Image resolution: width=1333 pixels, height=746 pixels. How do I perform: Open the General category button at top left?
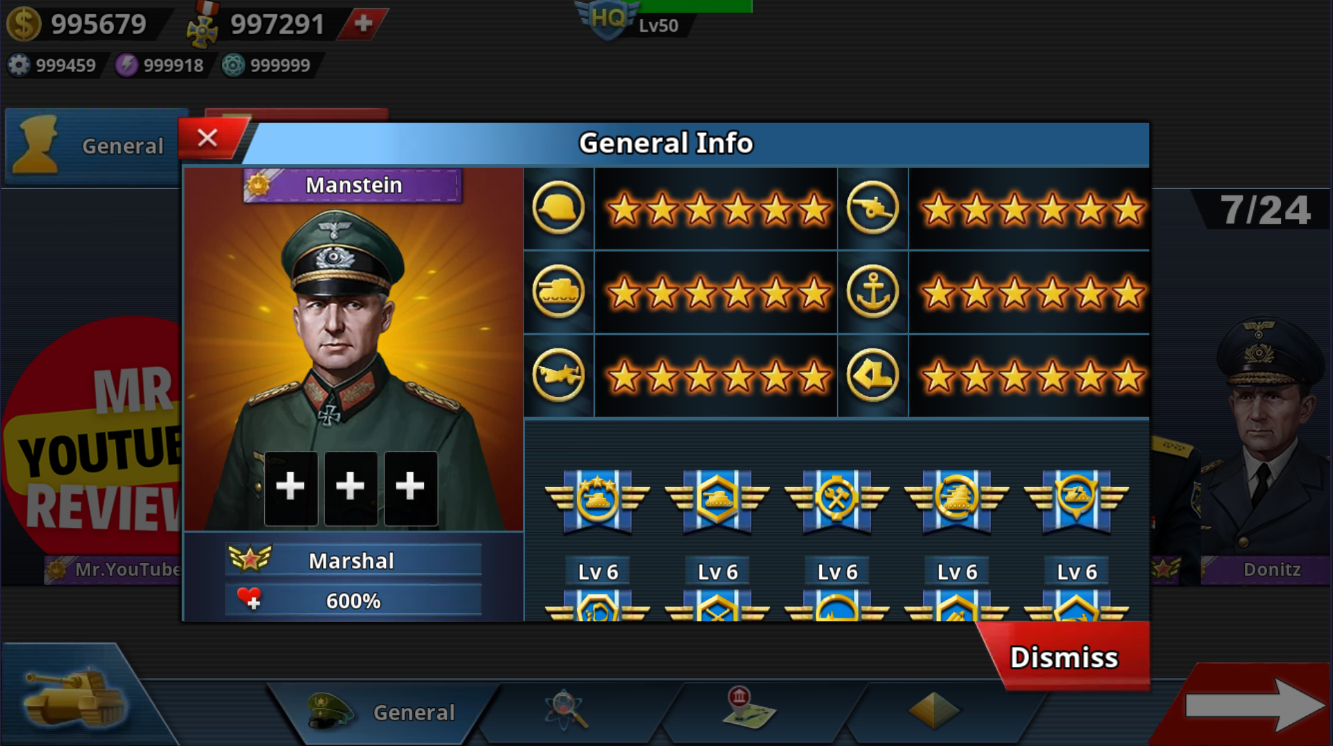[96, 146]
